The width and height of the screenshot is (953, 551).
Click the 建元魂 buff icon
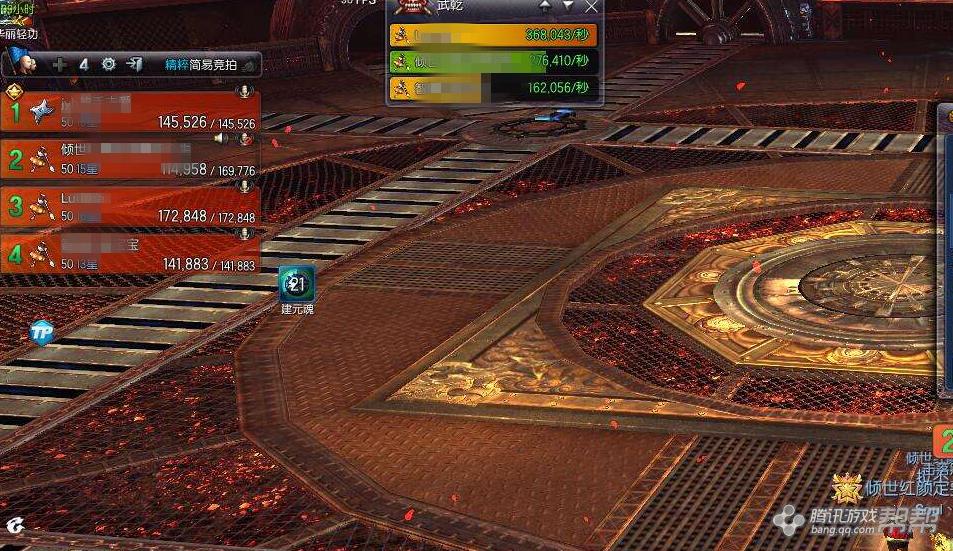click(297, 284)
